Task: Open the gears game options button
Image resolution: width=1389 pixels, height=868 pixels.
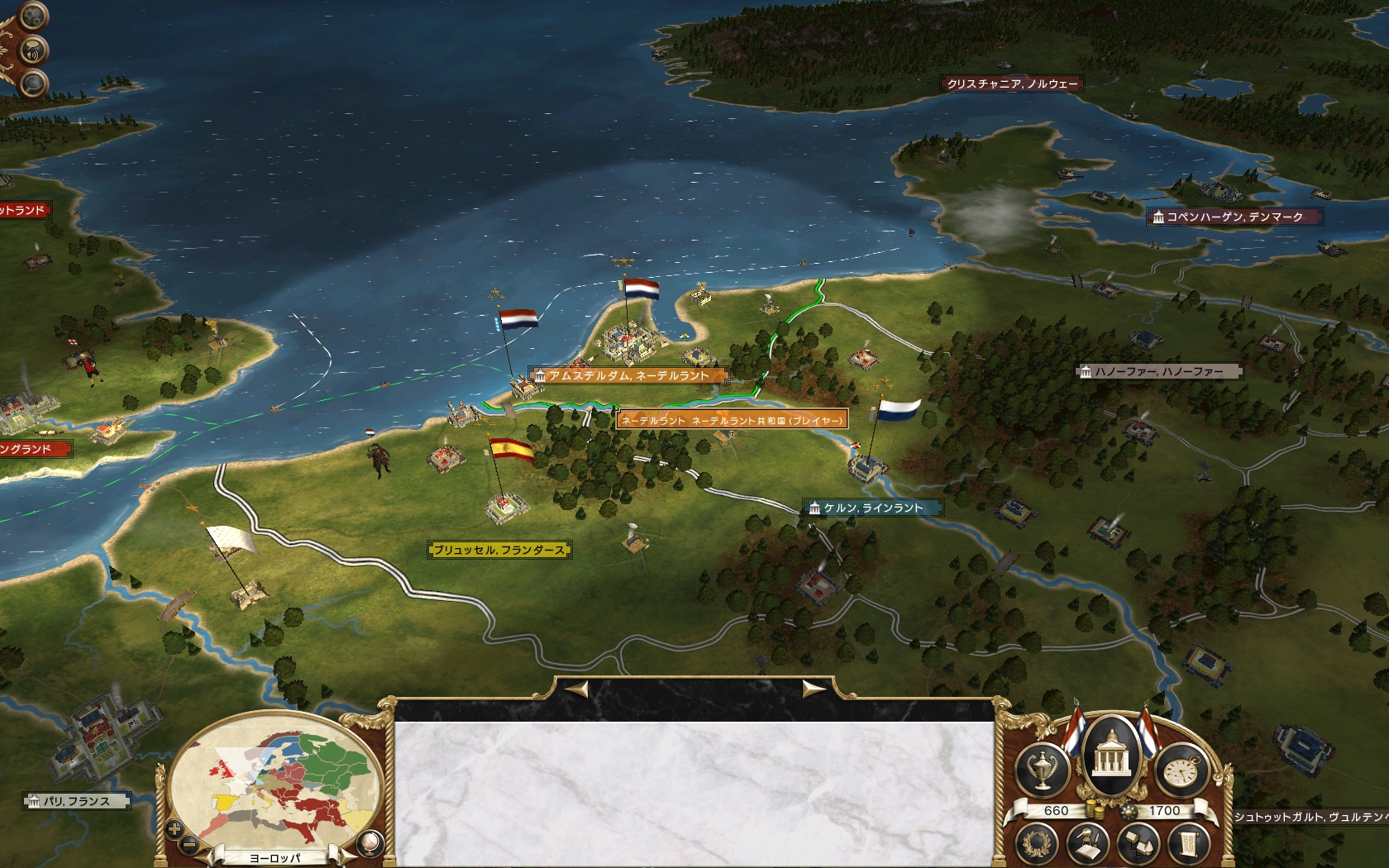Action: click(x=33, y=16)
